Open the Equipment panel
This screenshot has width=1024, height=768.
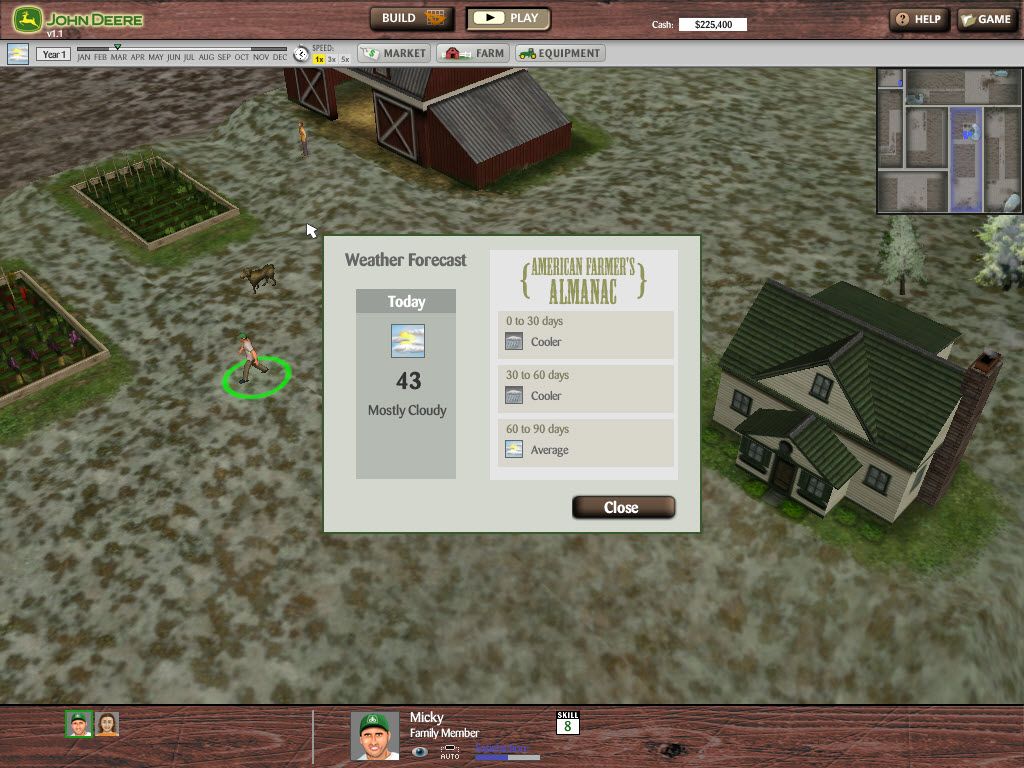point(560,53)
